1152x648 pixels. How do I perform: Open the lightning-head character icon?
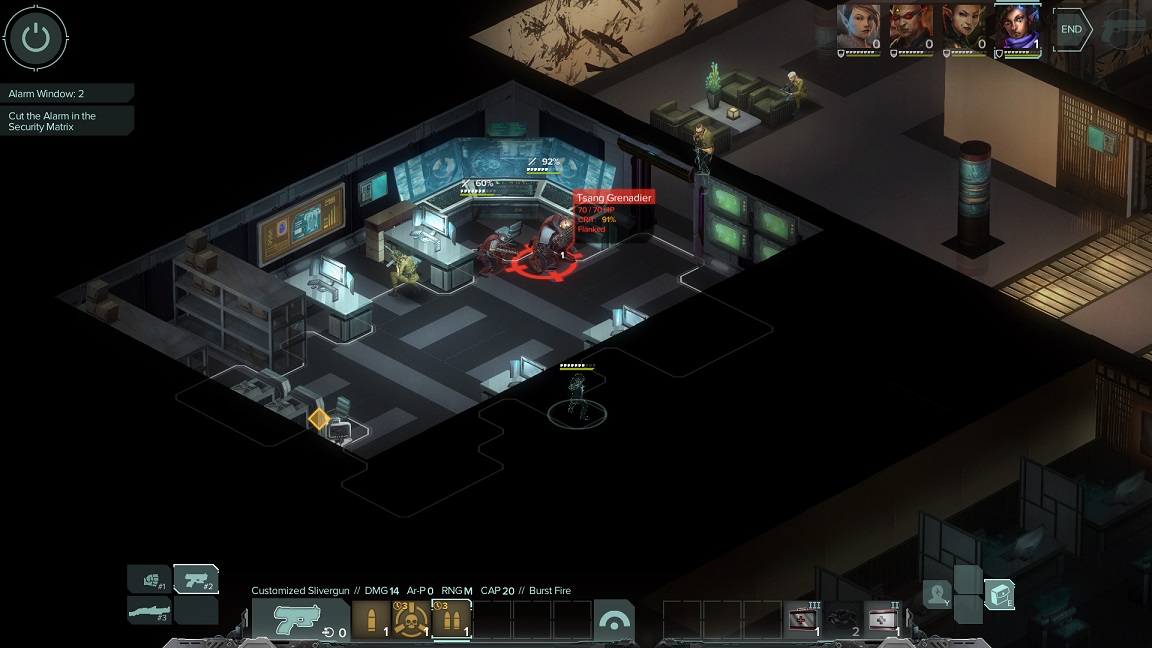[x=937, y=594]
